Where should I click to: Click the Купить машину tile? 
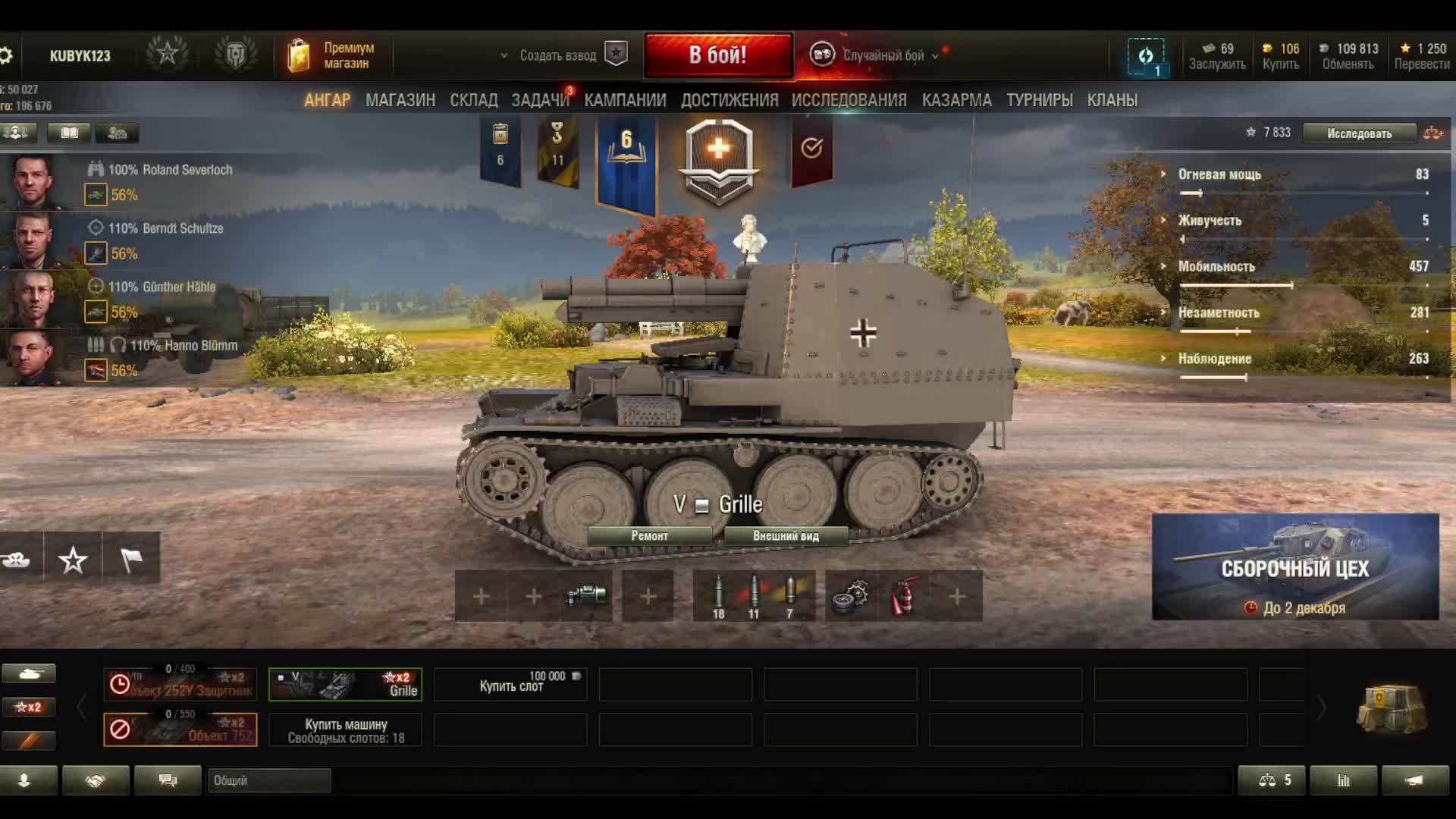[x=346, y=730]
